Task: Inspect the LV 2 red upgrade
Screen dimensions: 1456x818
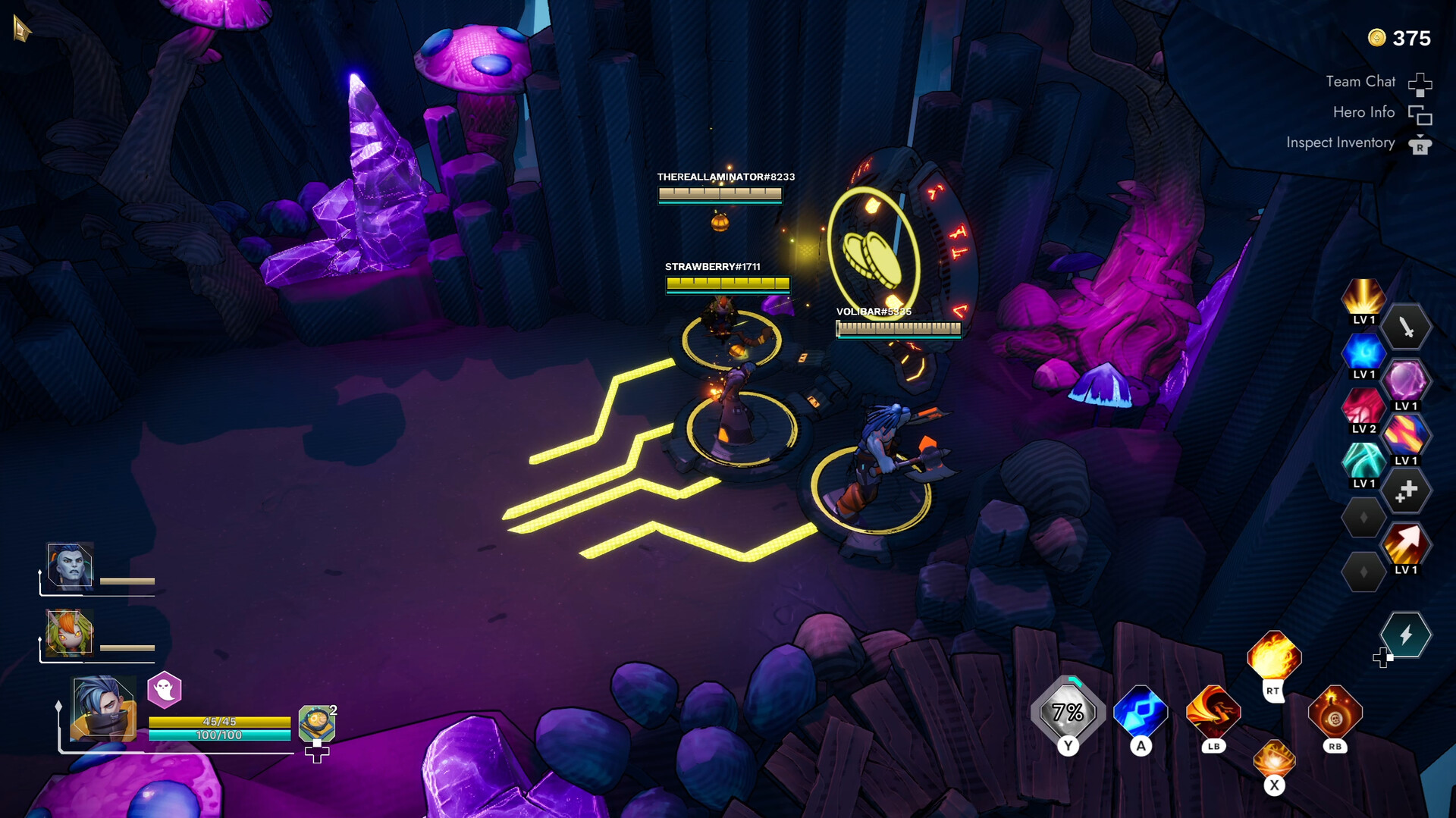Action: (1363, 406)
